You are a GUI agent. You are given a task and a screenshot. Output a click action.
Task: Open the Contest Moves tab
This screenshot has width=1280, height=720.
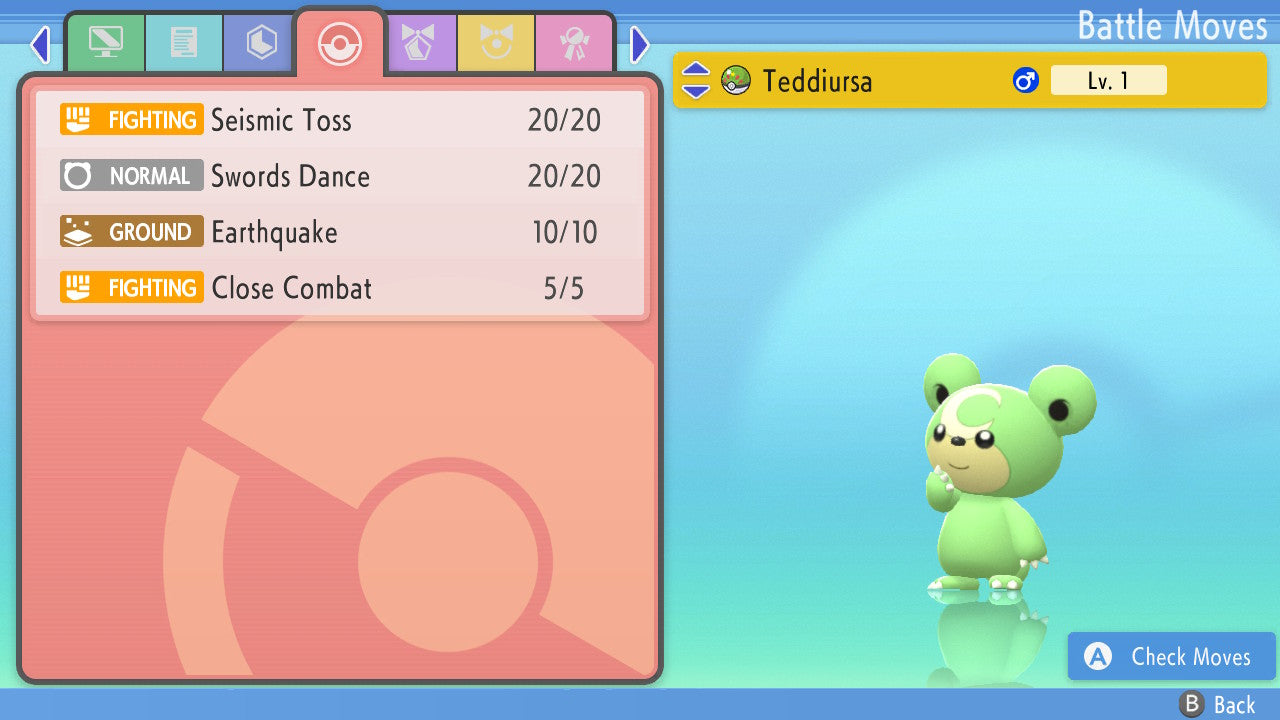coord(421,43)
